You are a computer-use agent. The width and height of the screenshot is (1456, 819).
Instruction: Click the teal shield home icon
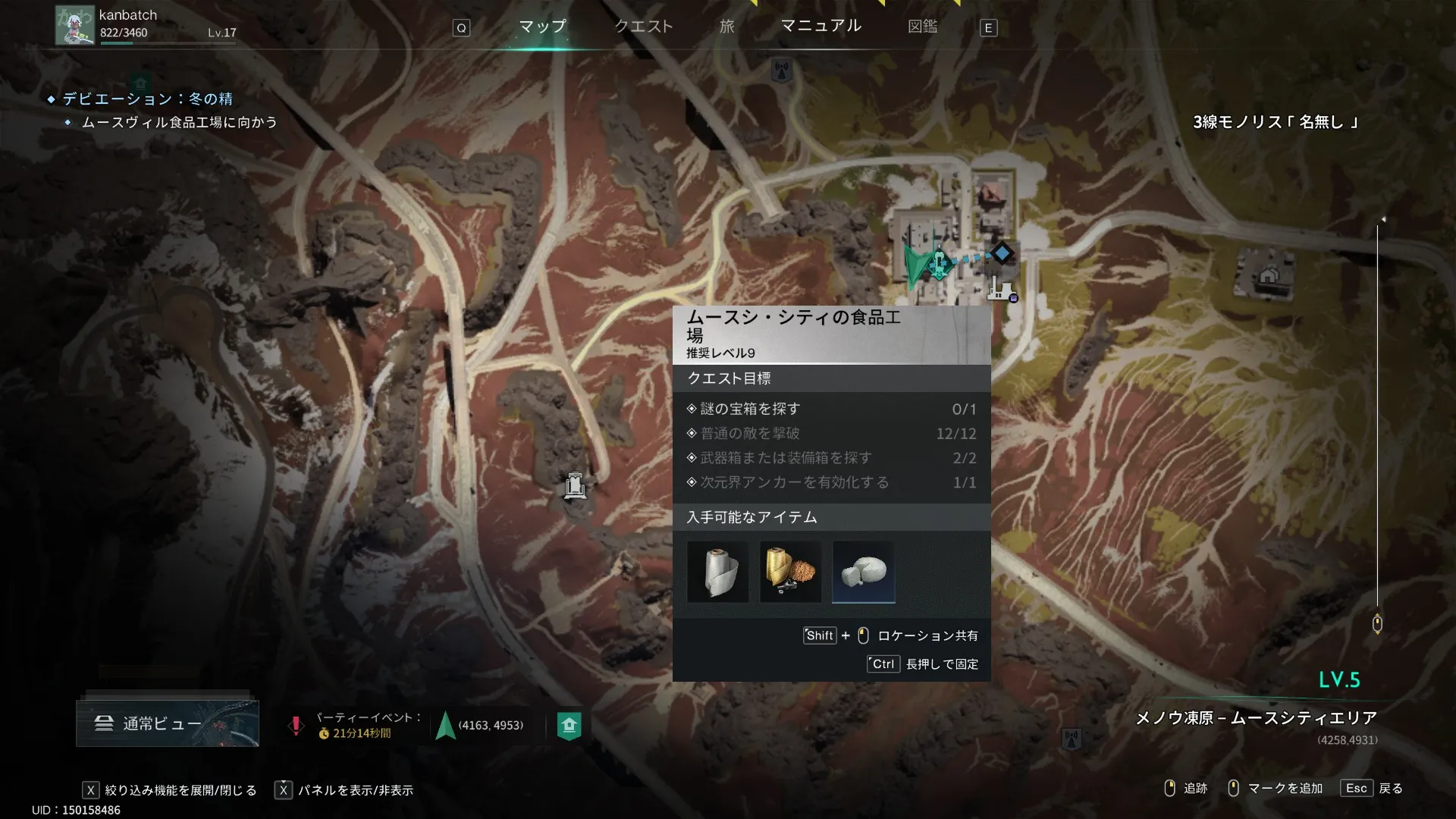pos(569,725)
